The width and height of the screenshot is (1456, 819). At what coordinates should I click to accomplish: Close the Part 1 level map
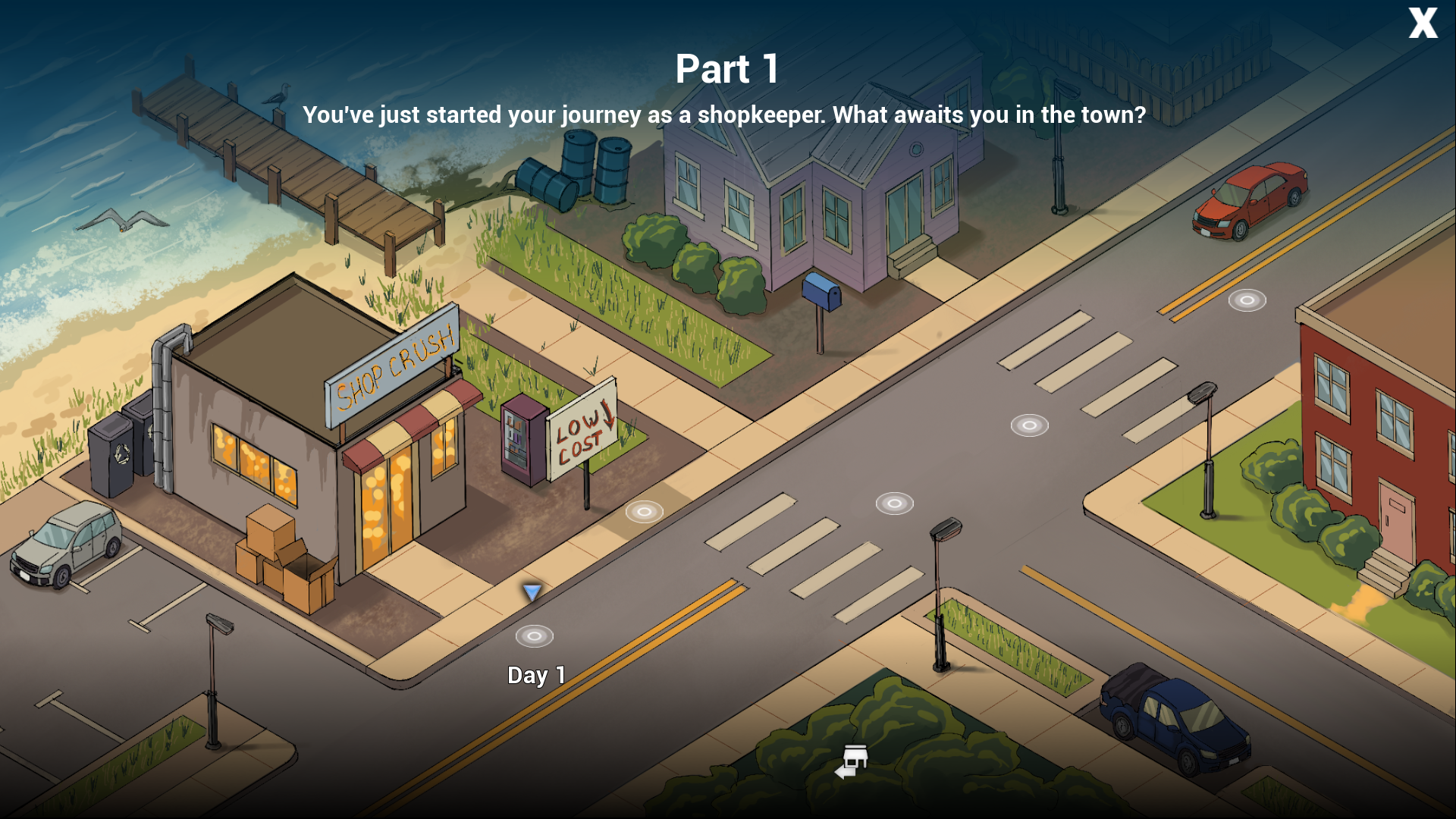(x=1423, y=23)
